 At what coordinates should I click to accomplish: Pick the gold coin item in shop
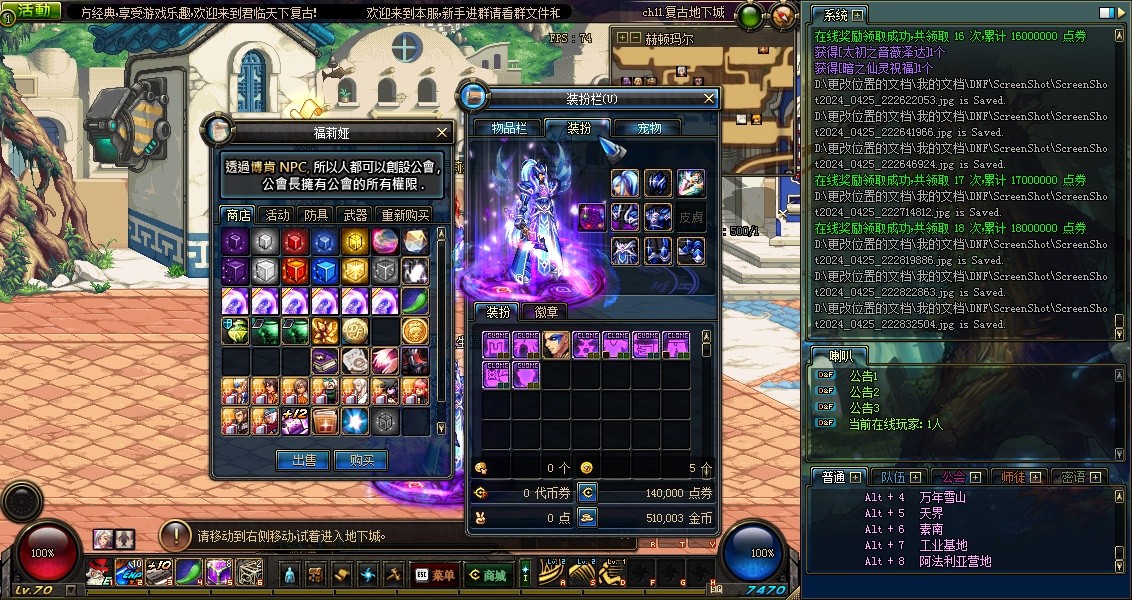pyautogui.click(x=415, y=331)
